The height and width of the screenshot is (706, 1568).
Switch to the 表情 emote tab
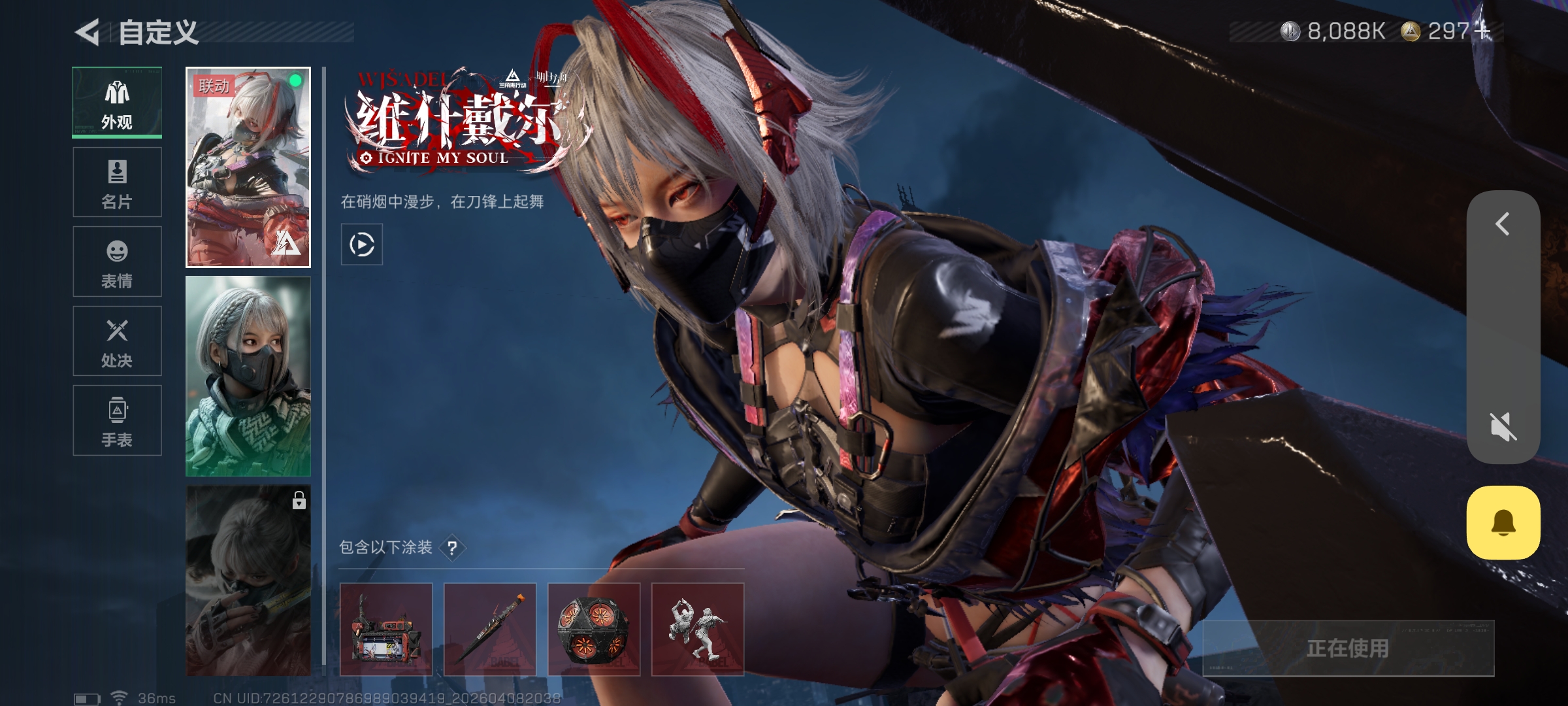pyautogui.click(x=117, y=261)
